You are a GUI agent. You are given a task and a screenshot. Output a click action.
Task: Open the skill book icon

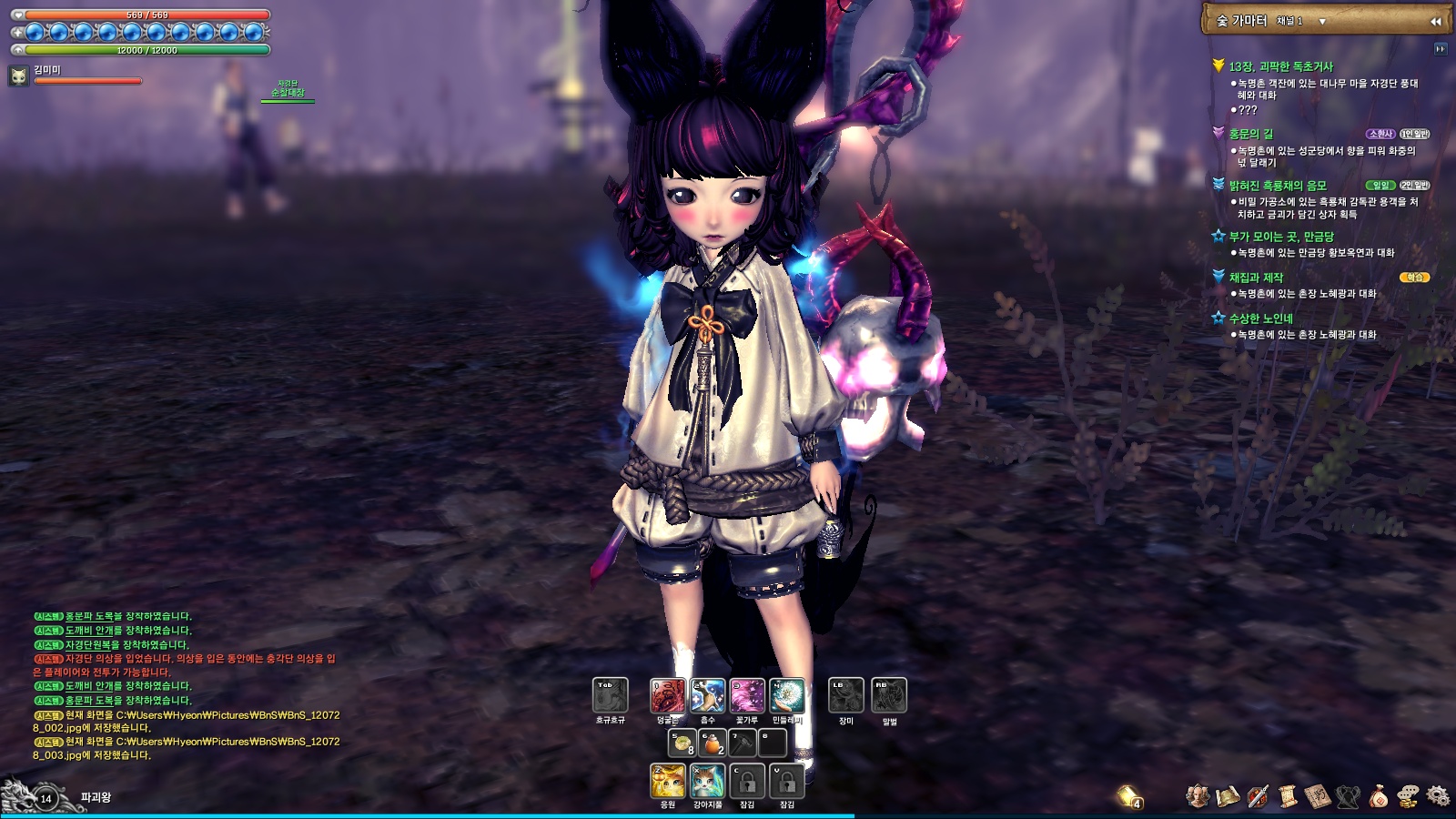point(1317,795)
